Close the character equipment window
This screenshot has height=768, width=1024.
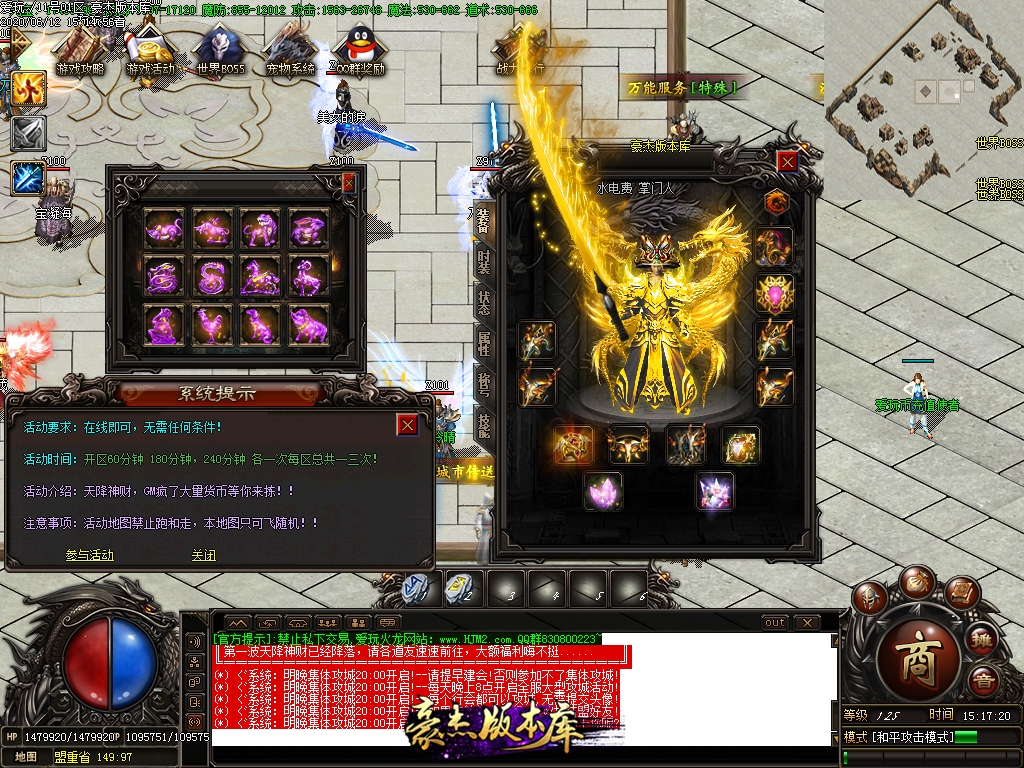pos(788,161)
